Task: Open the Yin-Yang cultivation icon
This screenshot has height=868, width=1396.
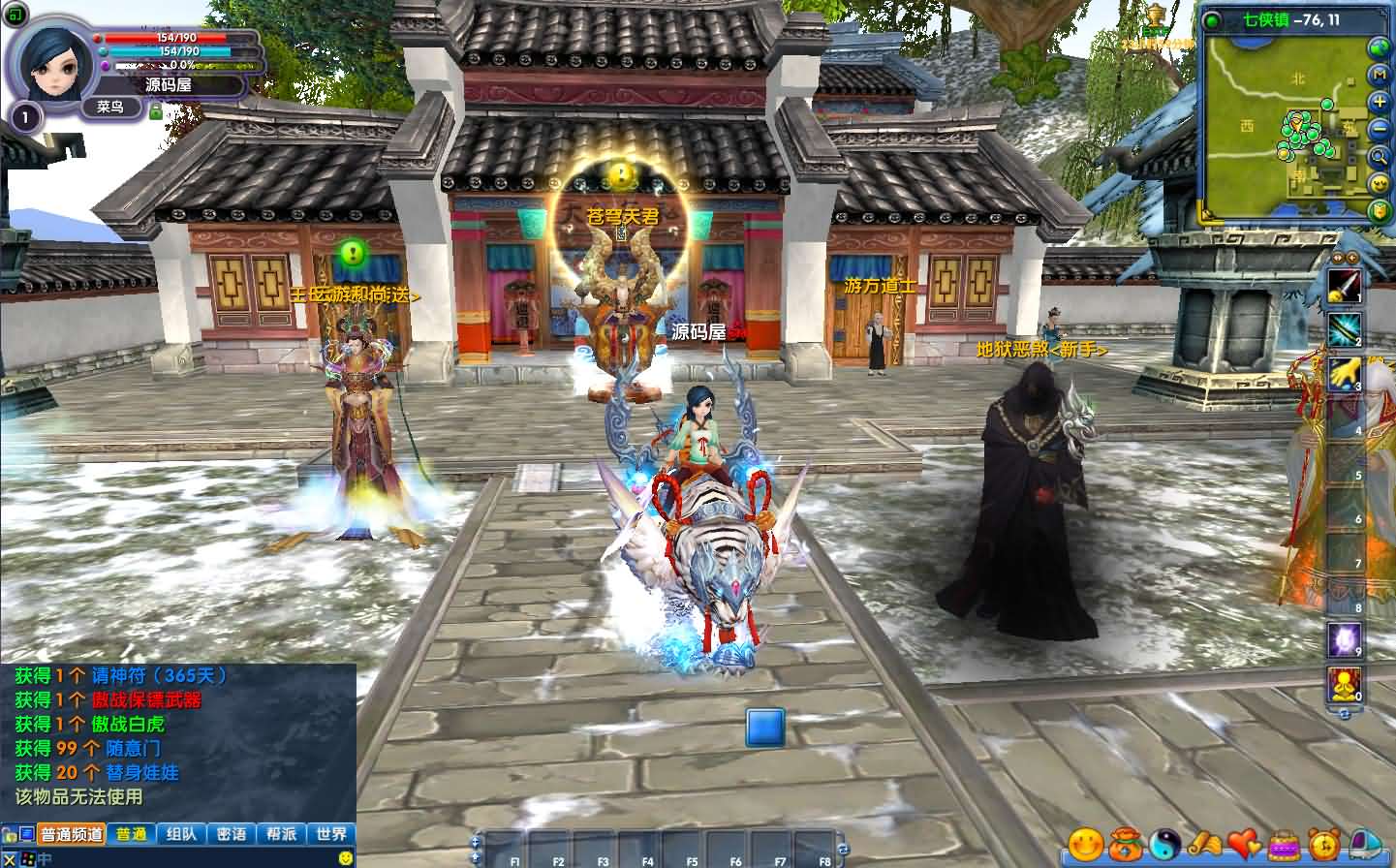Action: click(x=1164, y=845)
